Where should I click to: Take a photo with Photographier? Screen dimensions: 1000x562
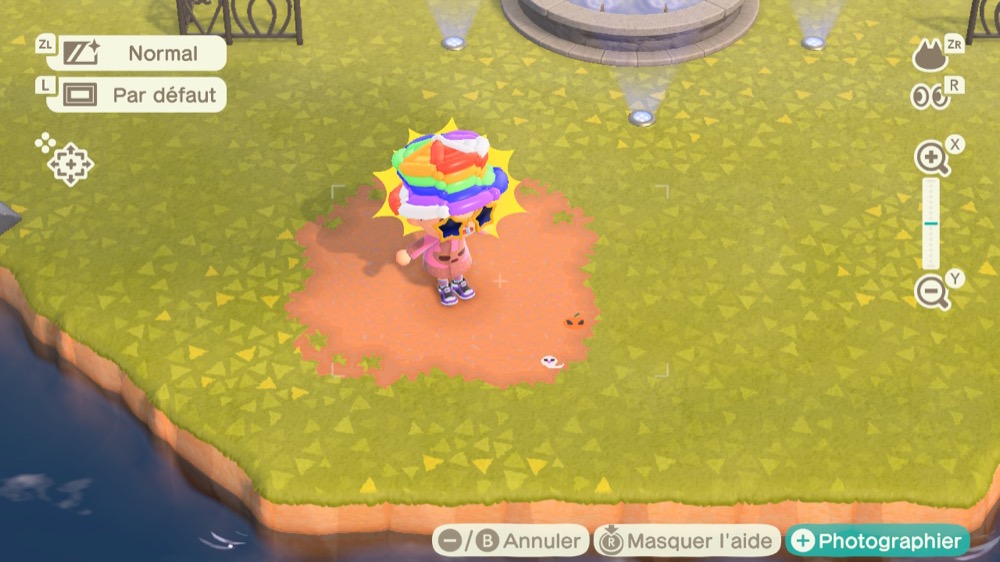(877, 541)
